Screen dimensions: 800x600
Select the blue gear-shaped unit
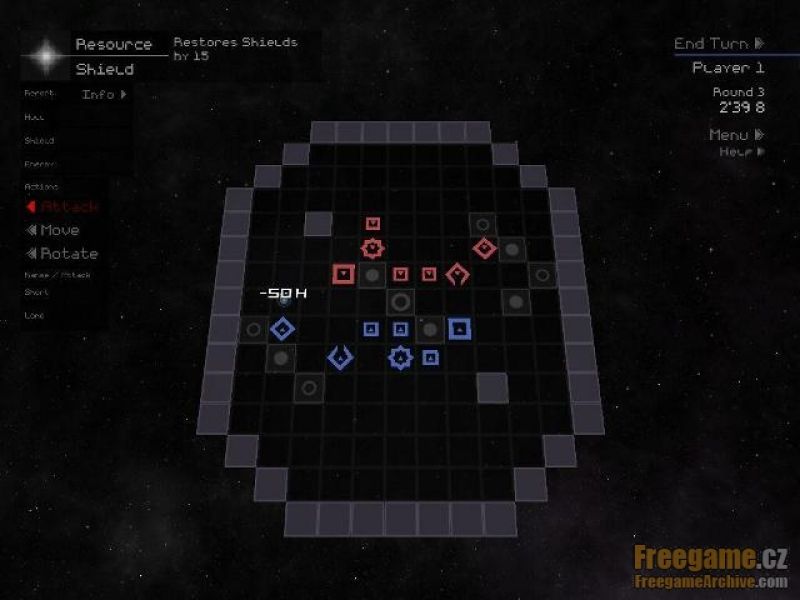(x=401, y=356)
